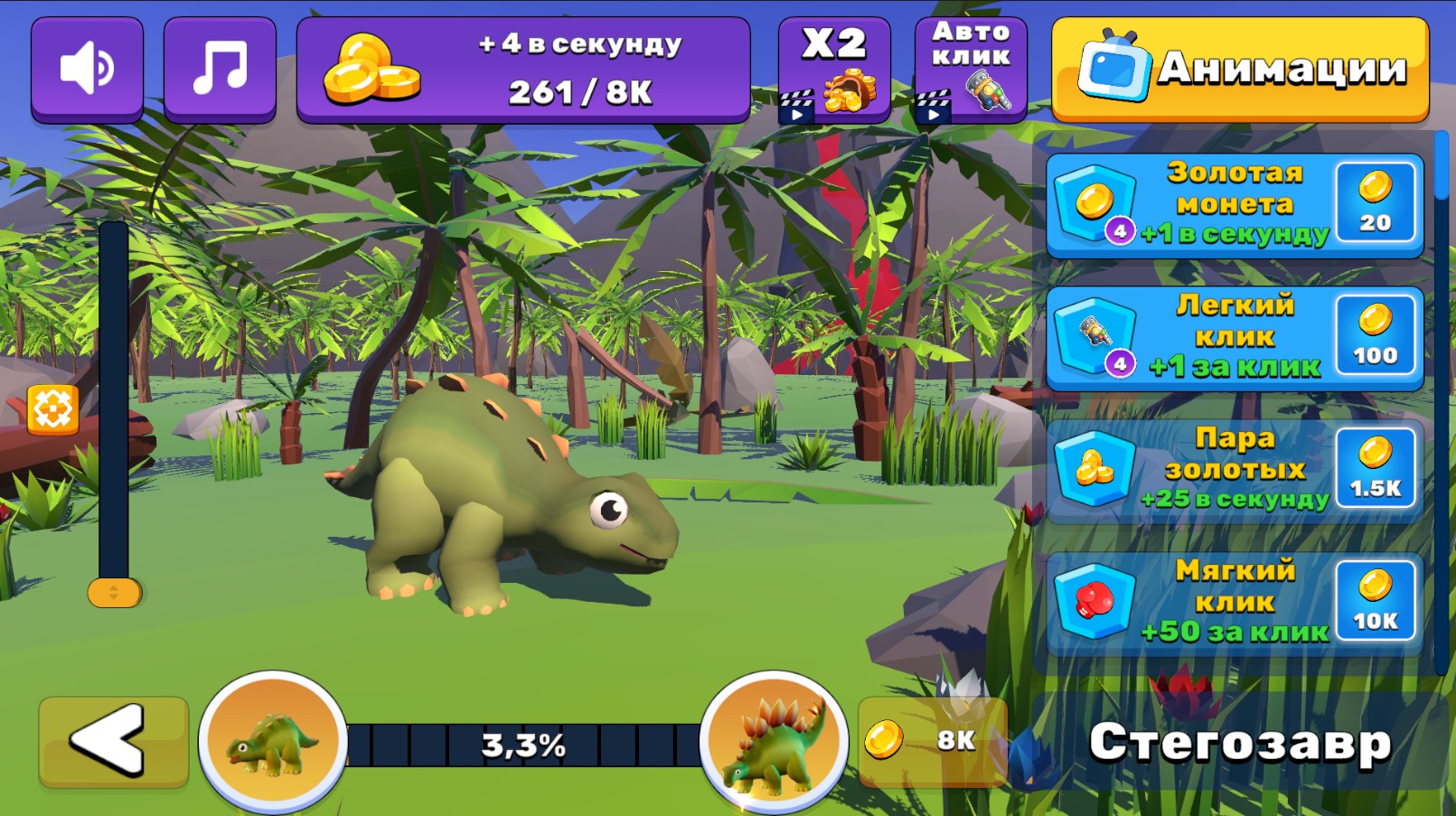The image size is (1456, 816).
Task: Toggle the music icon
Action: [220, 67]
